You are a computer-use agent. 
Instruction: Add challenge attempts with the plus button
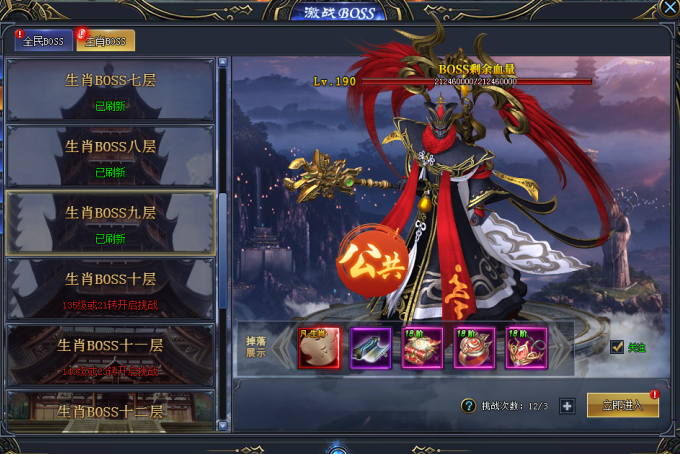[567, 406]
